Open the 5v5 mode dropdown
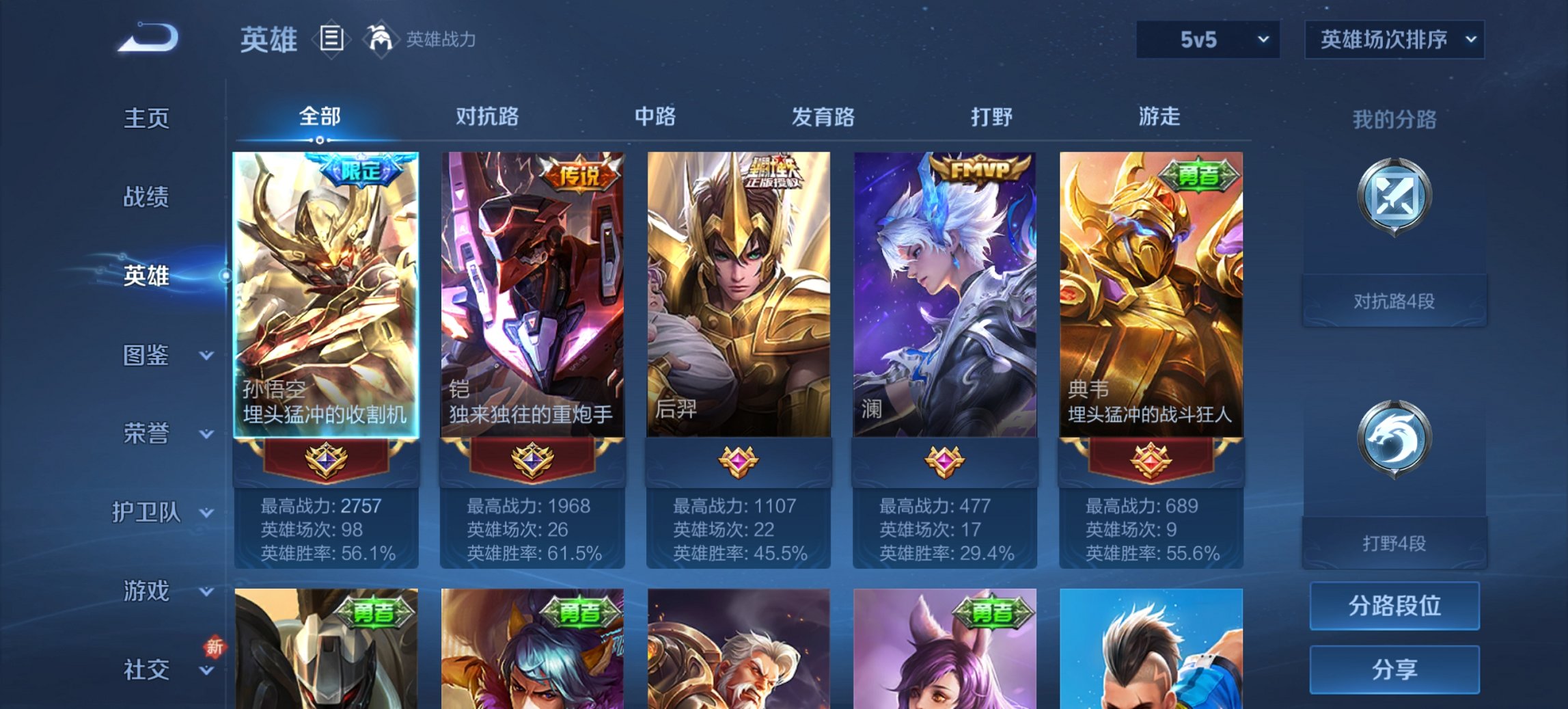Viewport: 1568px width, 709px height. coord(1205,40)
